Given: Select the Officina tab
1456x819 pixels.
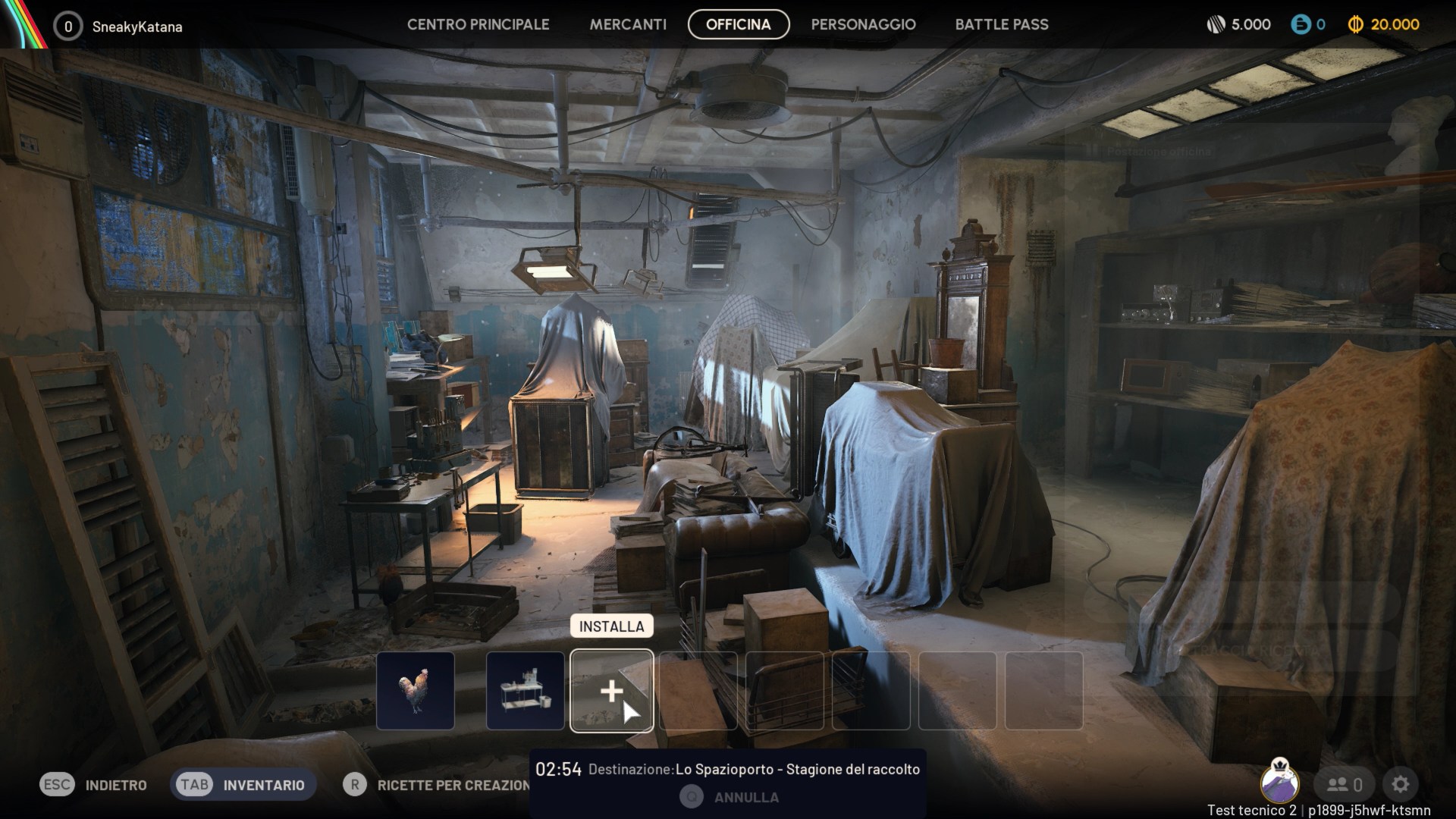Looking at the screenshot, I should [738, 24].
